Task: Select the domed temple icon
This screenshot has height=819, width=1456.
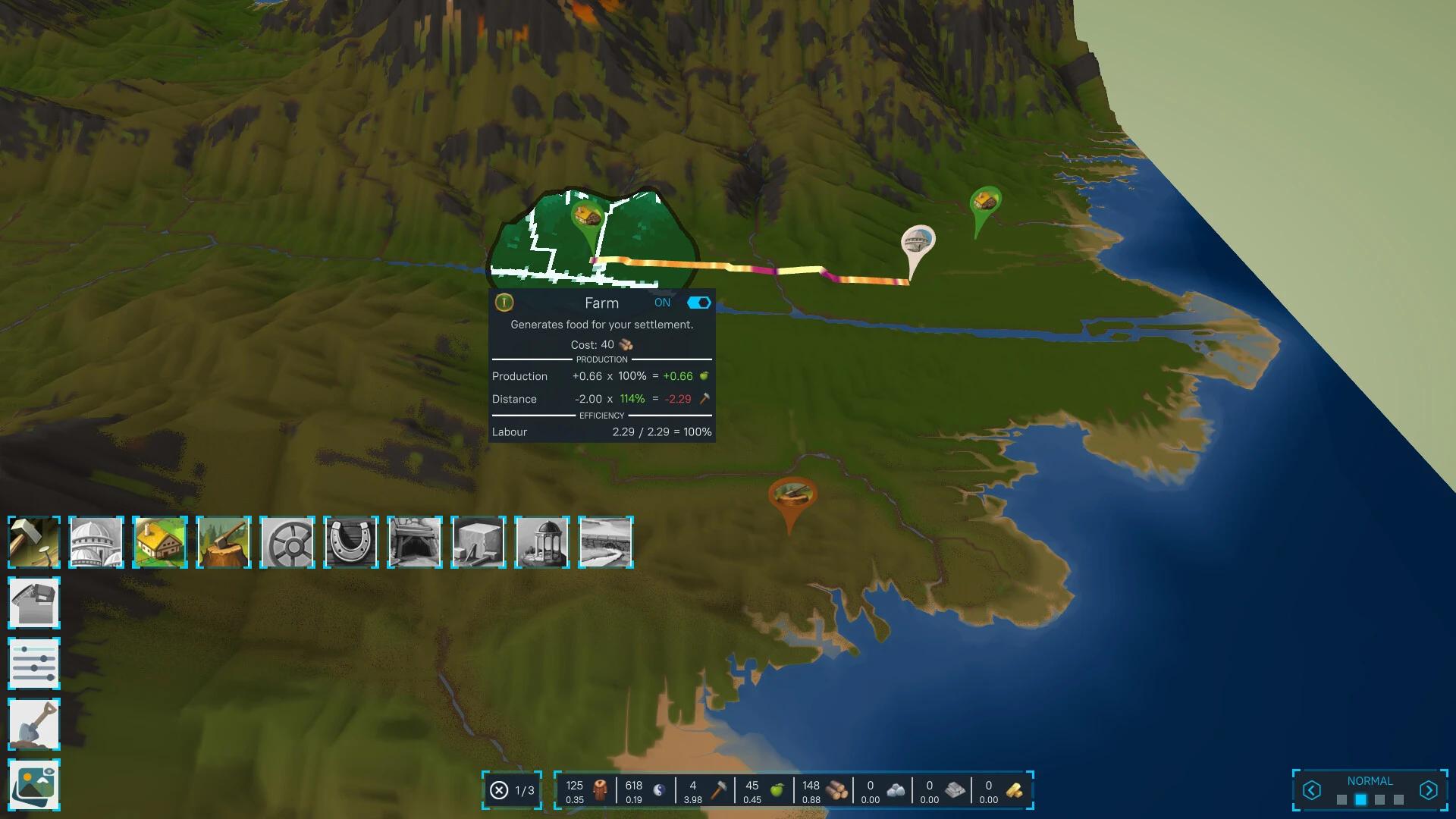Action: 96,541
